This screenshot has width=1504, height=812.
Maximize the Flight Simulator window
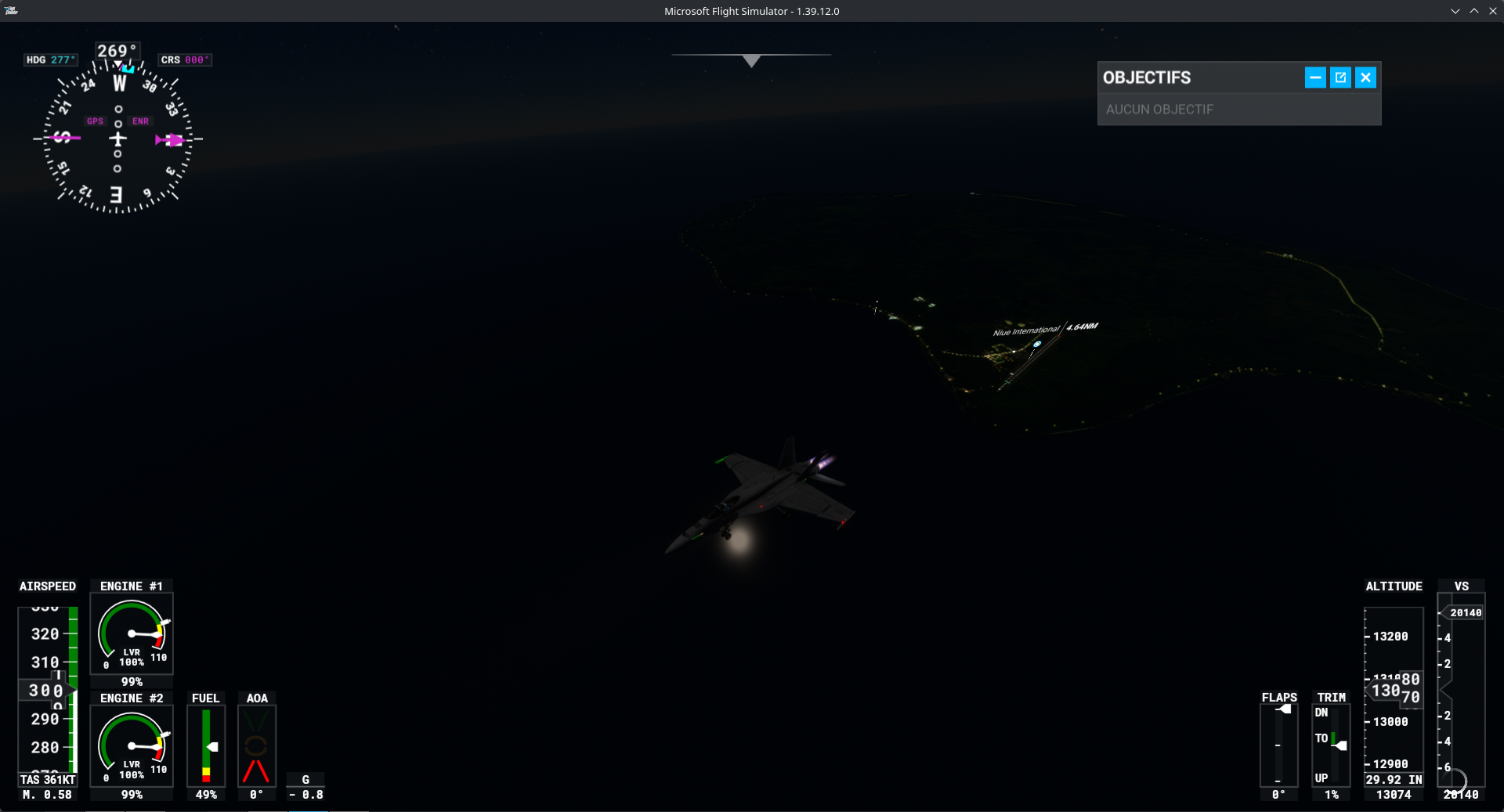[x=1473, y=11]
